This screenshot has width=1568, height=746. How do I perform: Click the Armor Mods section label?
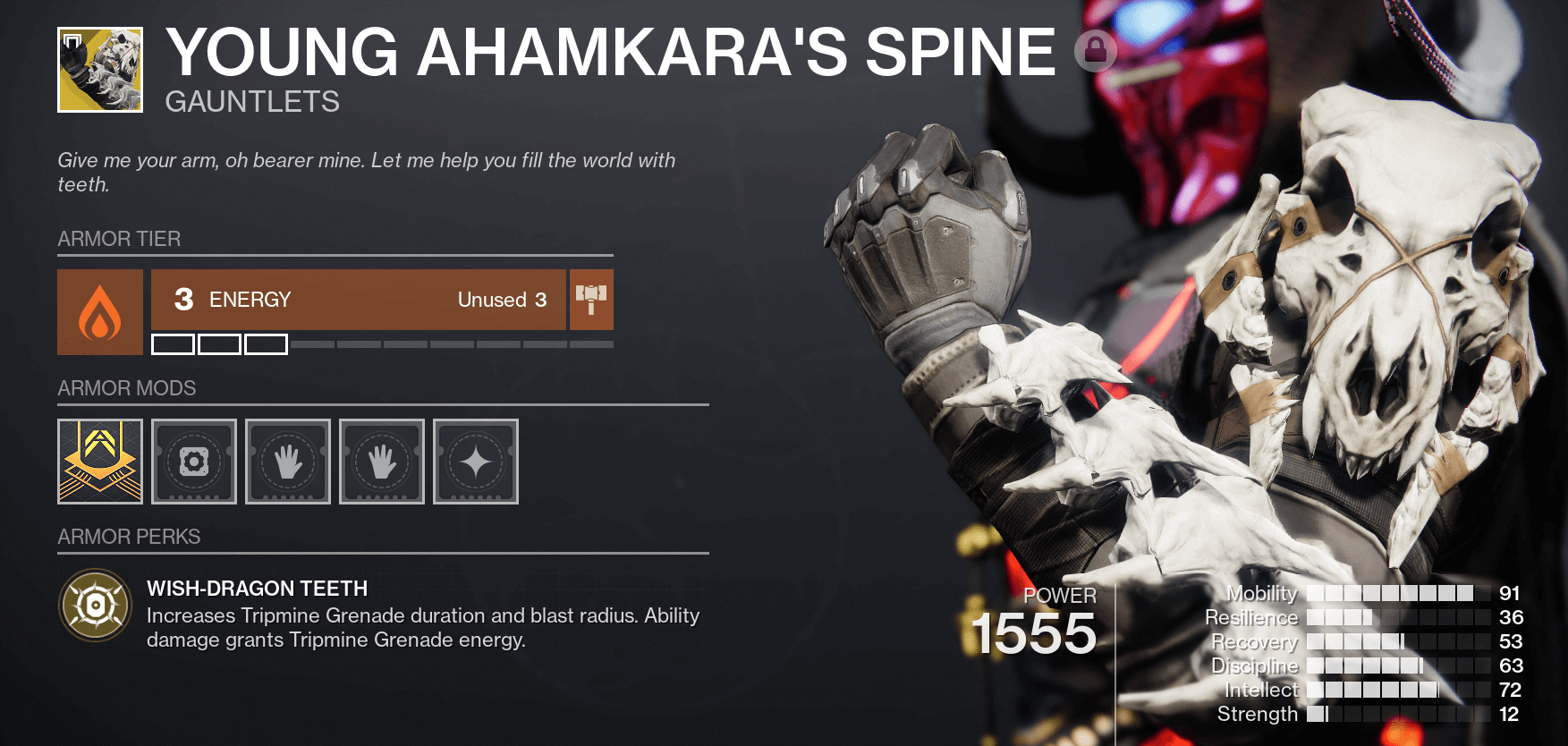click(x=126, y=388)
